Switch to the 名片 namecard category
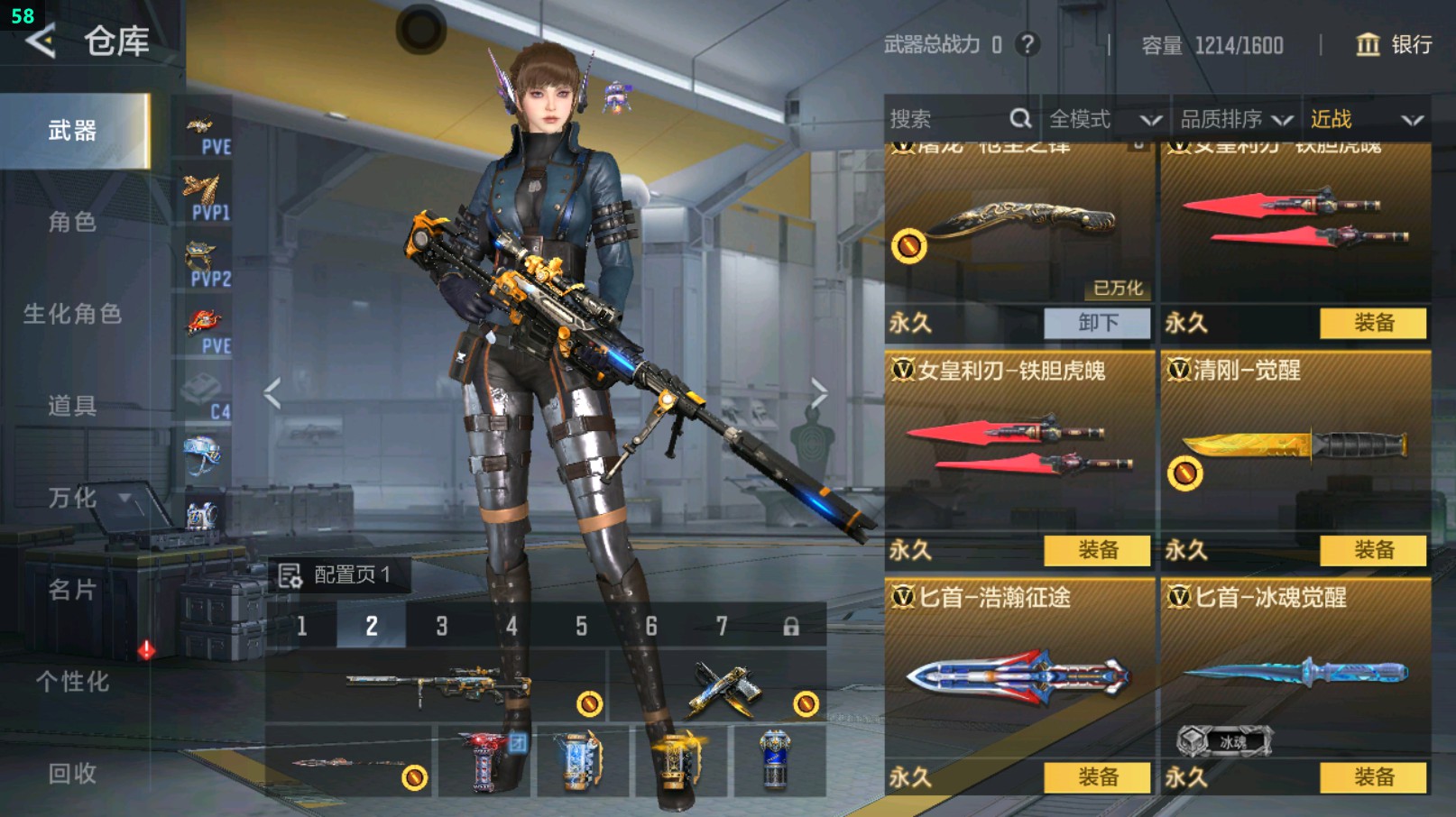Image resolution: width=1456 pixels, height=817 pixels. 73,590
